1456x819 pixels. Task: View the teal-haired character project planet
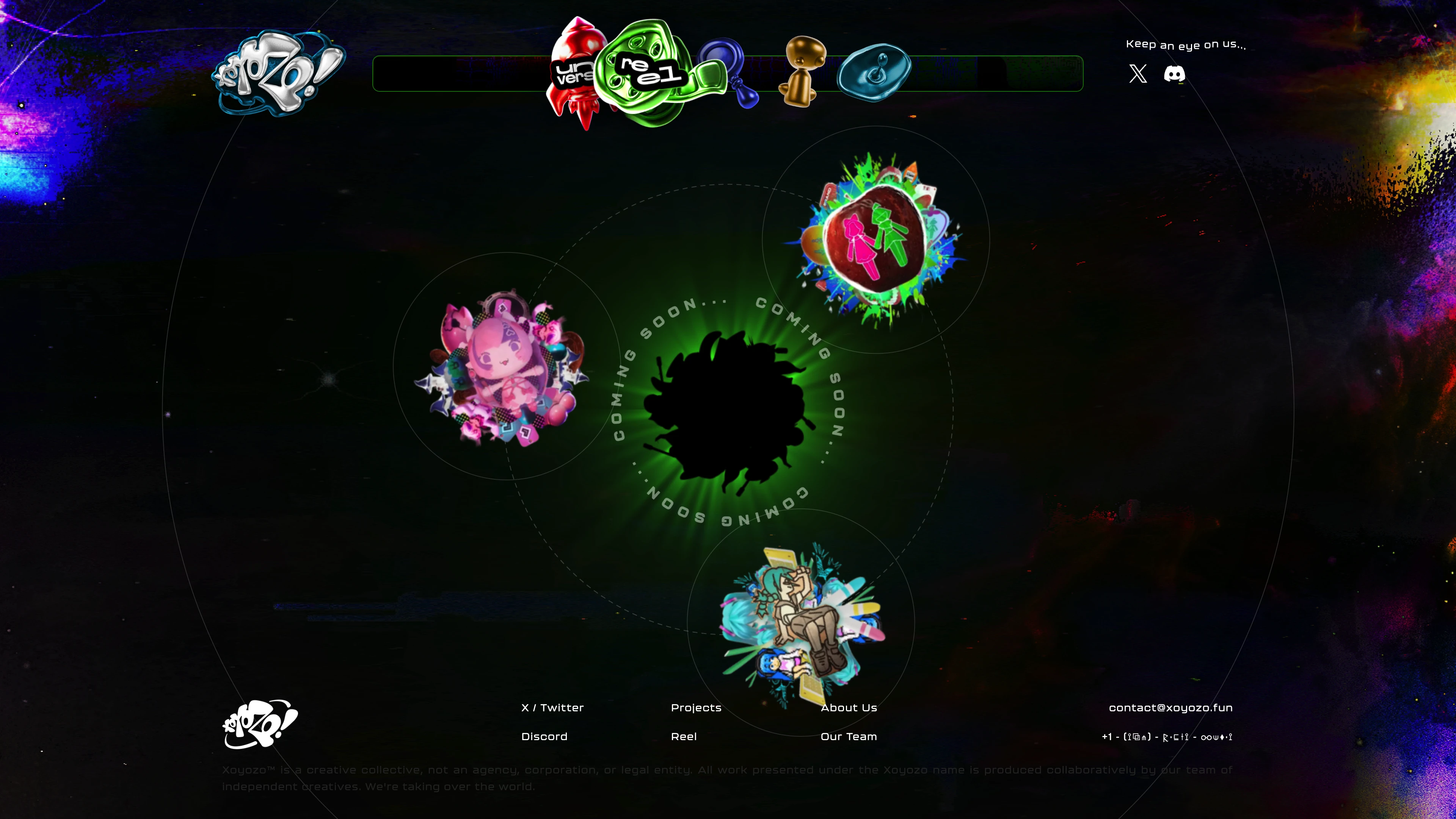coord(802,622)
